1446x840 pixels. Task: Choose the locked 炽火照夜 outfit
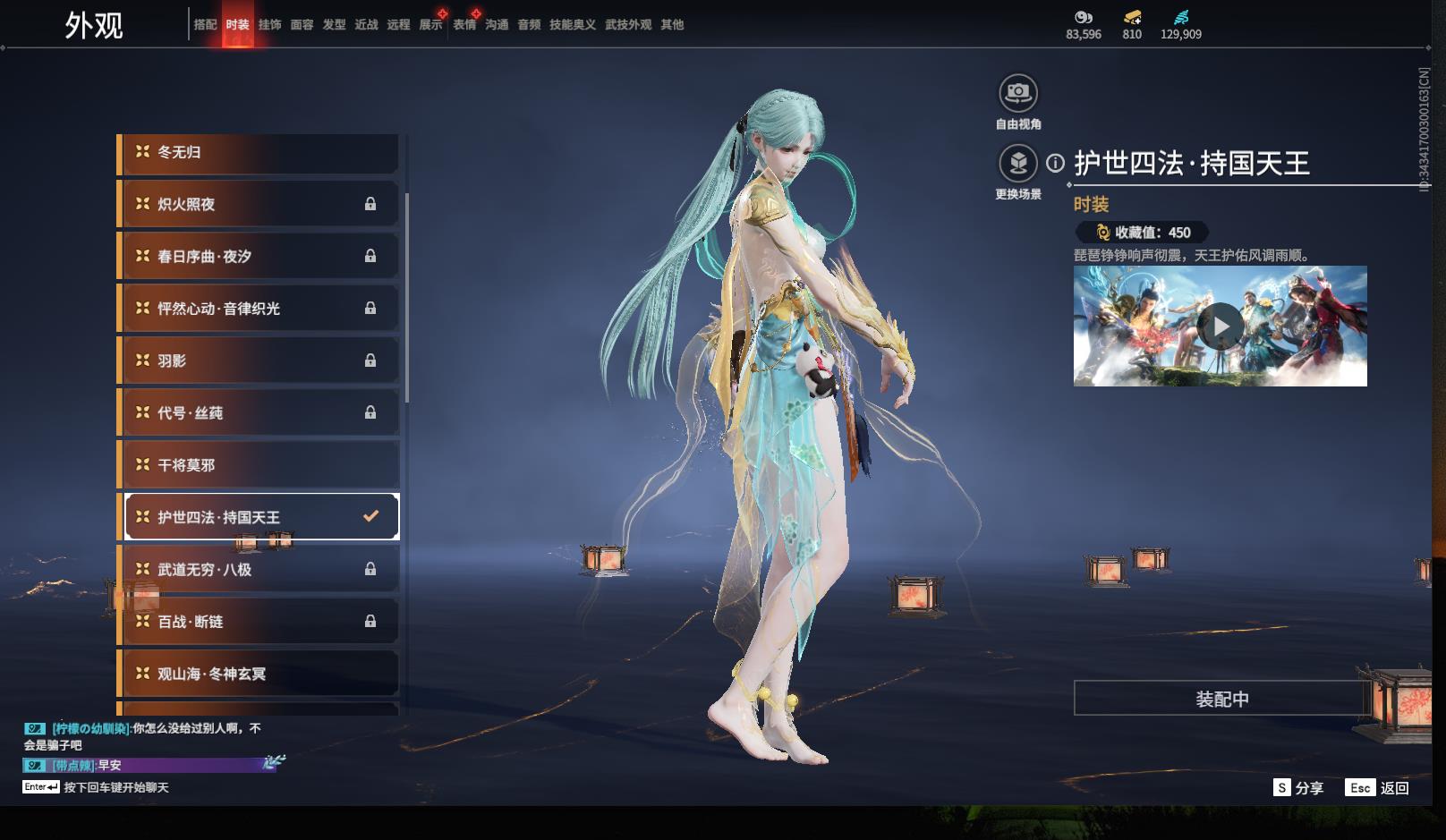(259, 205)
